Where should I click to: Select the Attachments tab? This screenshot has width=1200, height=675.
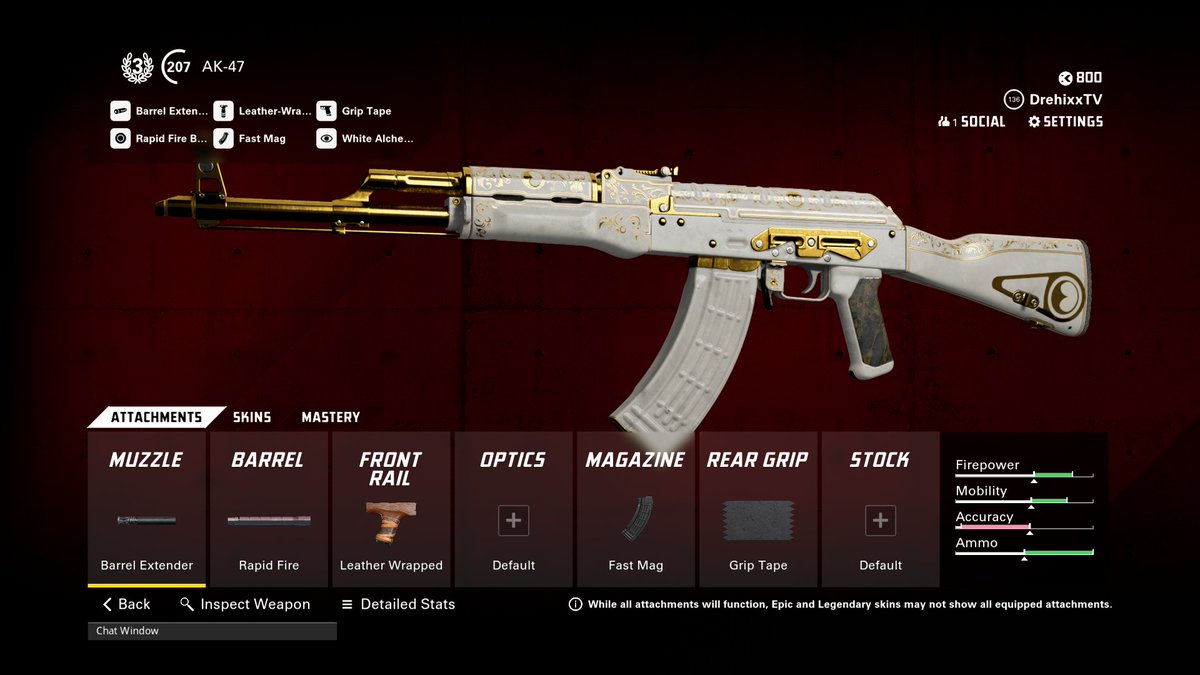tap(155, 417)
